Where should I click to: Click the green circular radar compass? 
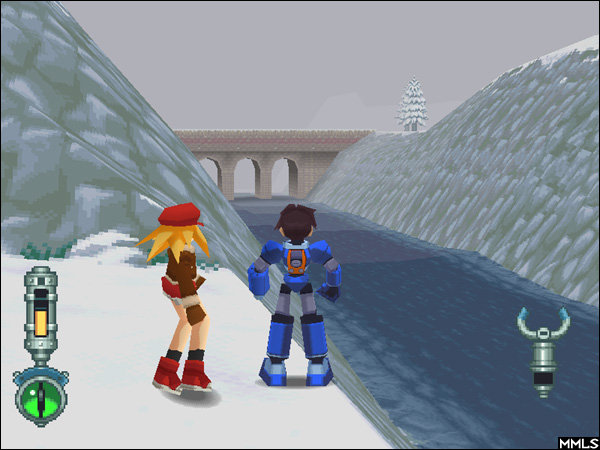tap(41, 397)
